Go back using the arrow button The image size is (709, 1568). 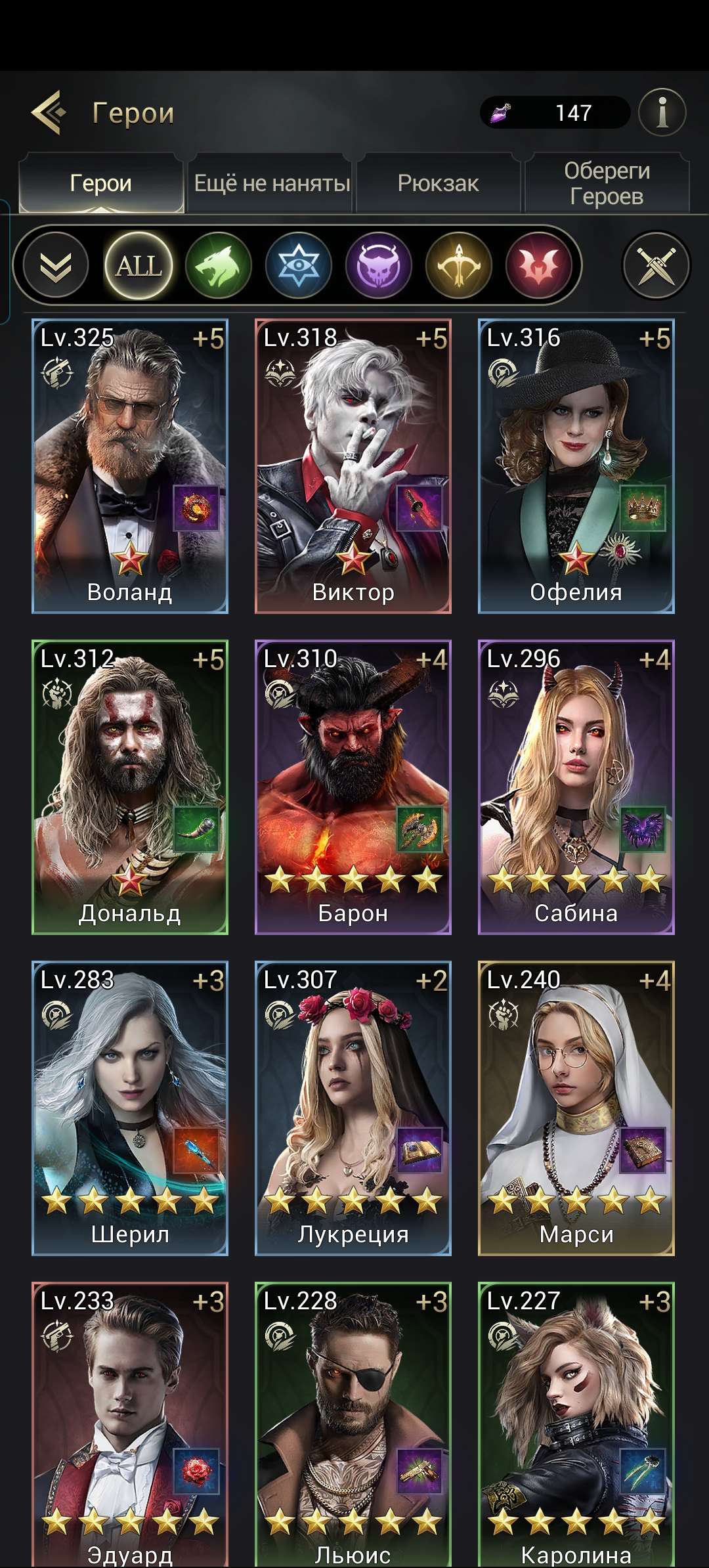pos(49,112)
